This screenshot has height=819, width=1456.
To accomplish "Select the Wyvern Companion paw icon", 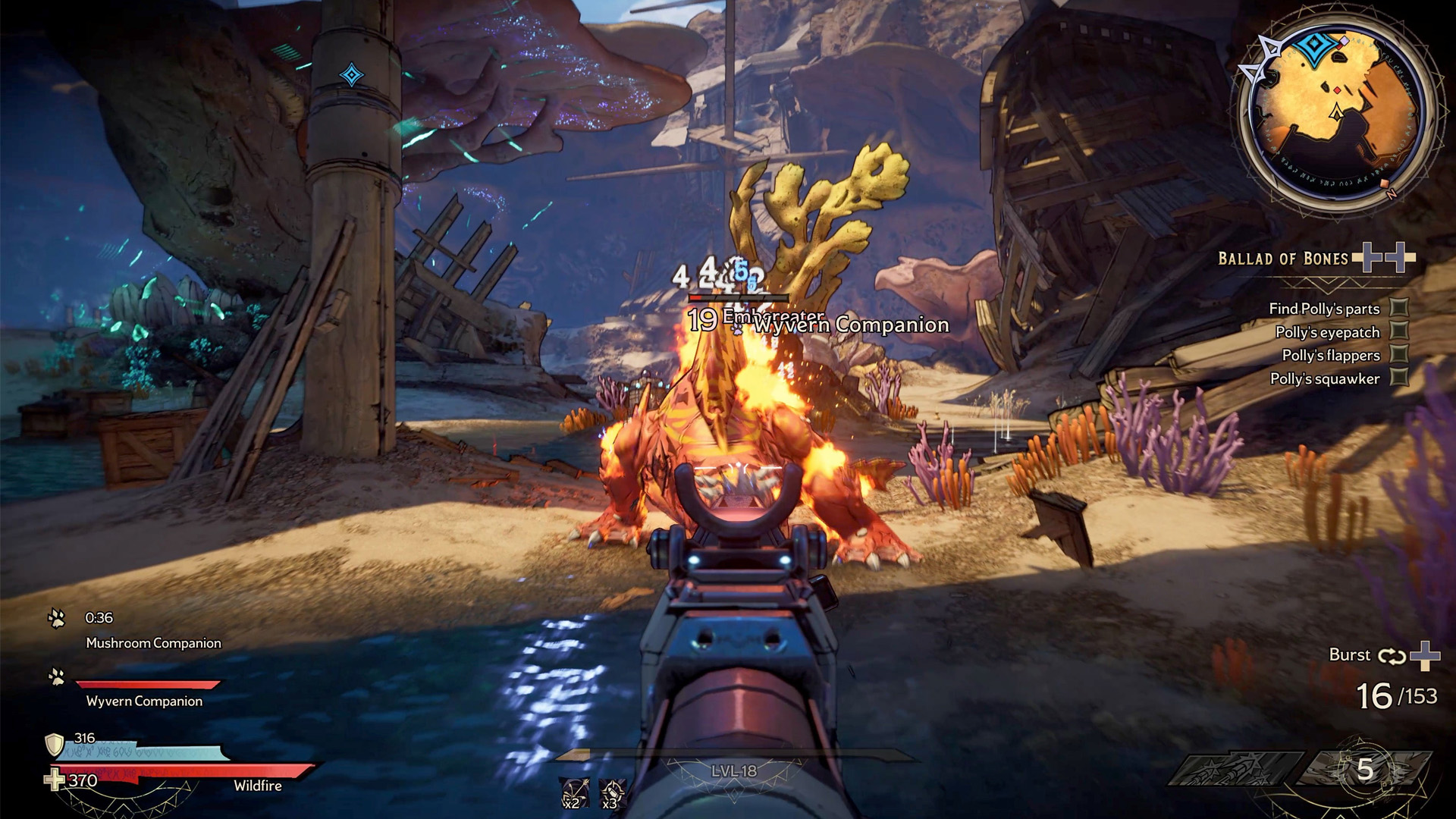I will (x=57, y=676).
